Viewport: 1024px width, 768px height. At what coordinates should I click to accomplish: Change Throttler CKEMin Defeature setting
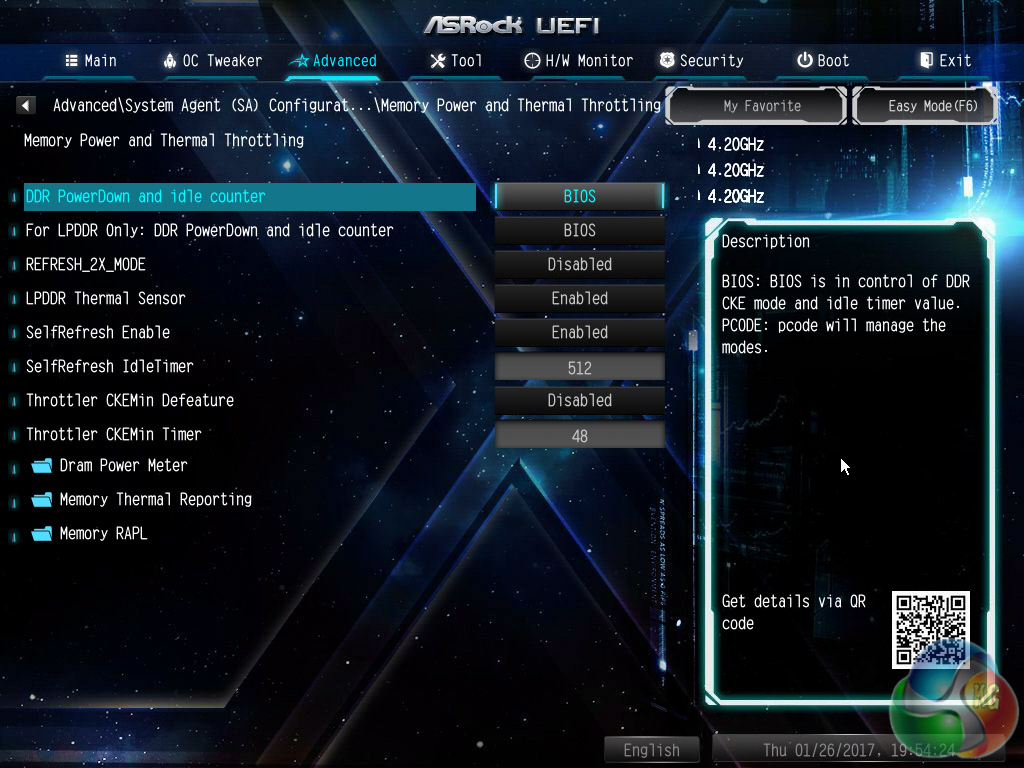click(580, 400)
